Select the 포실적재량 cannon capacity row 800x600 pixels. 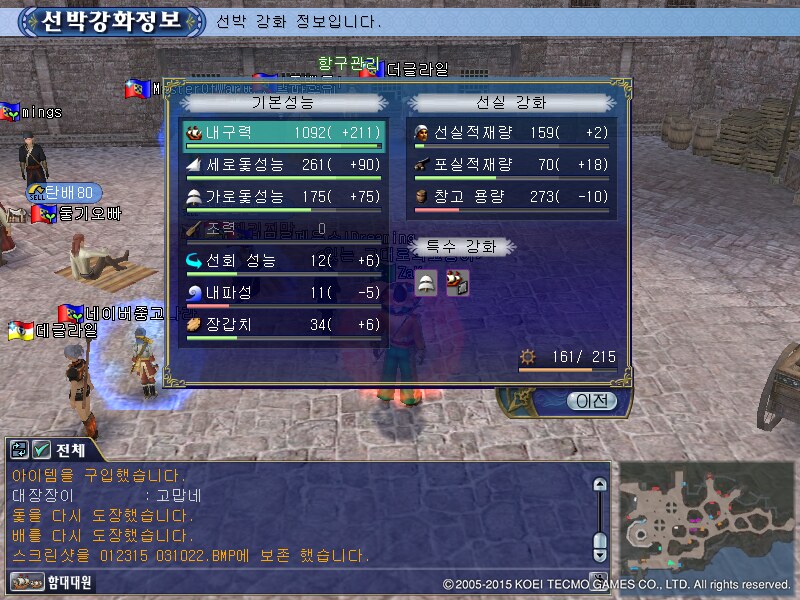pos(512,164)
